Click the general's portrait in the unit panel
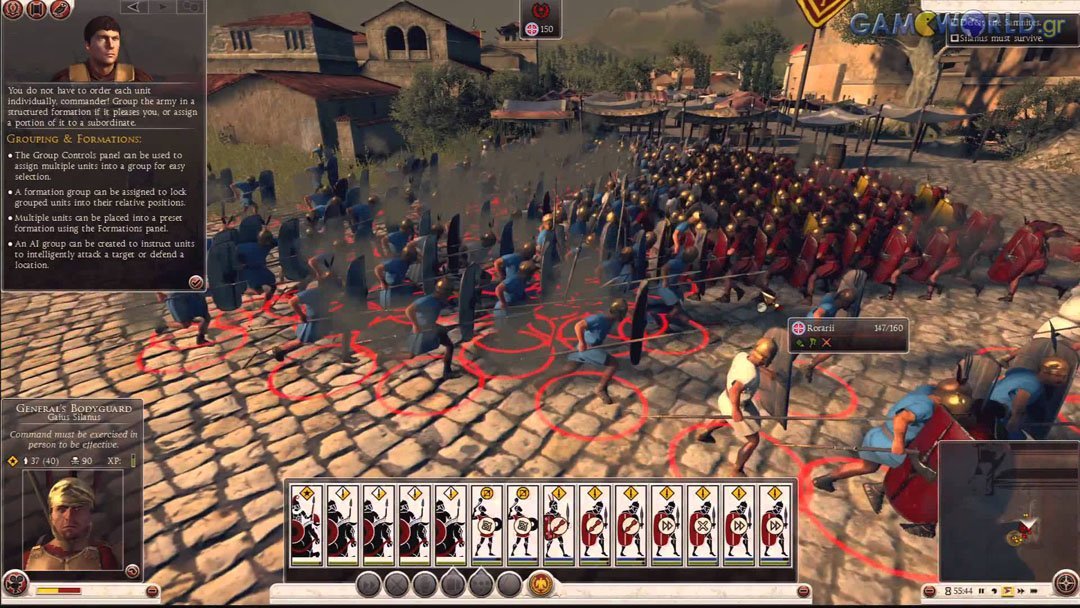This screenshot has height=608, width=1080. [71, 520]
